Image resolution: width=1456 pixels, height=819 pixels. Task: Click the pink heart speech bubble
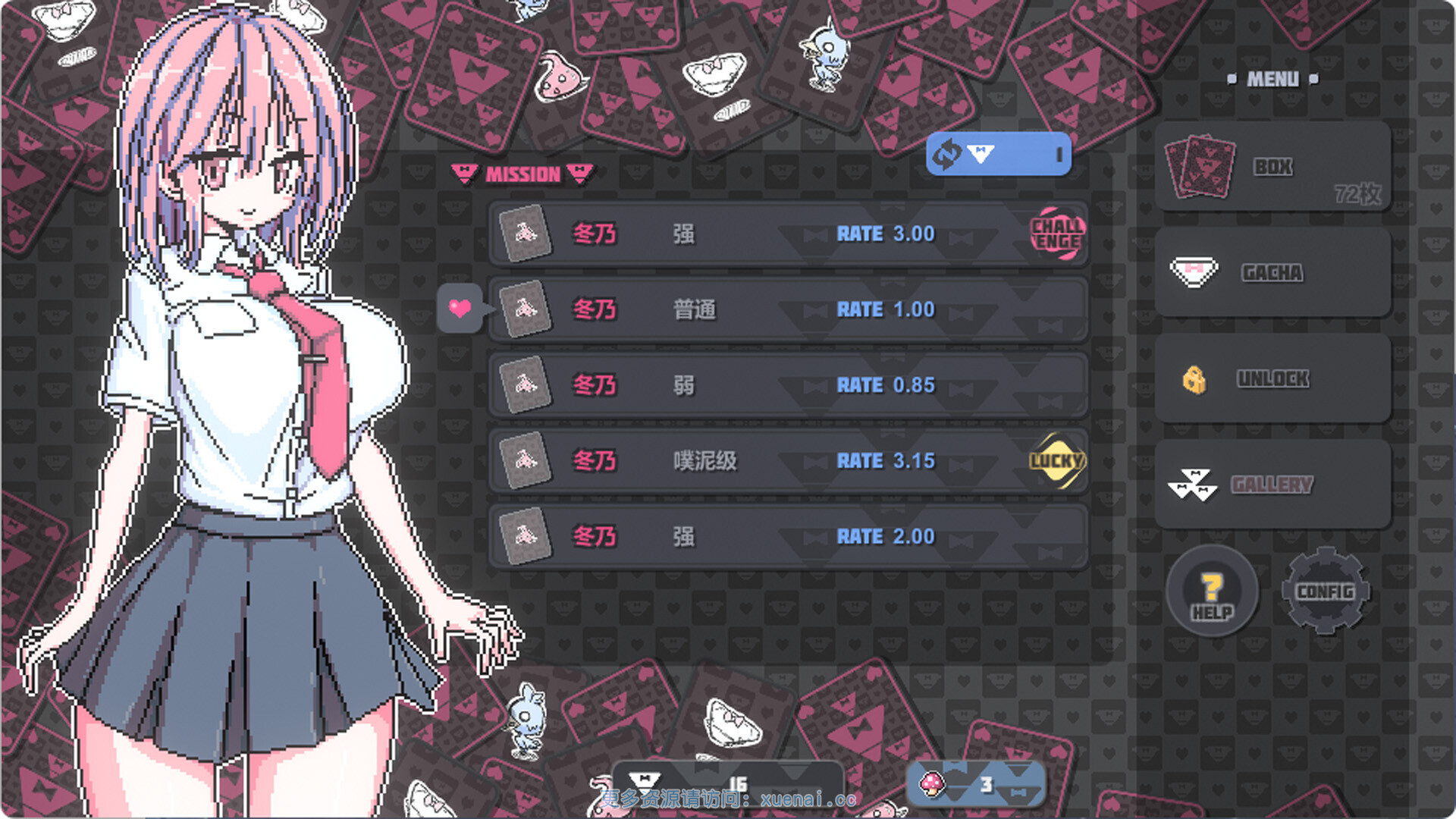[460, 308]
